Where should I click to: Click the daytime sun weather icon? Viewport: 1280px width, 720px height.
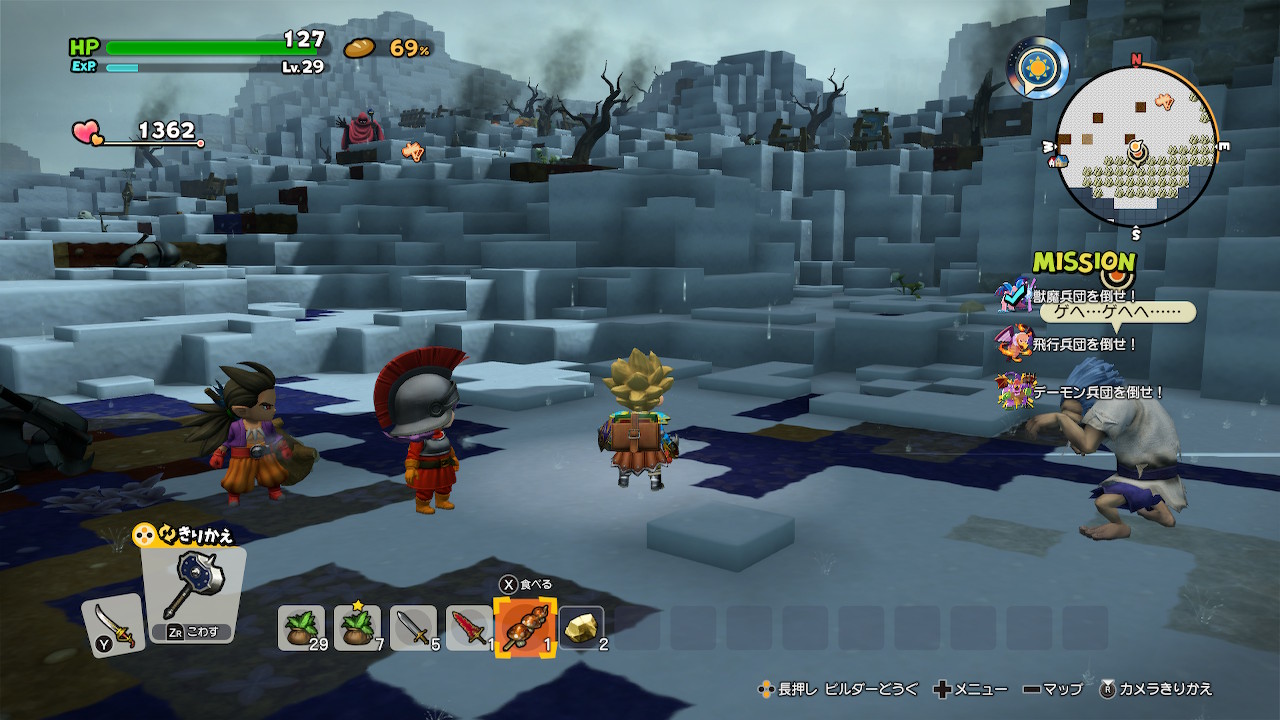(1037, 68)
